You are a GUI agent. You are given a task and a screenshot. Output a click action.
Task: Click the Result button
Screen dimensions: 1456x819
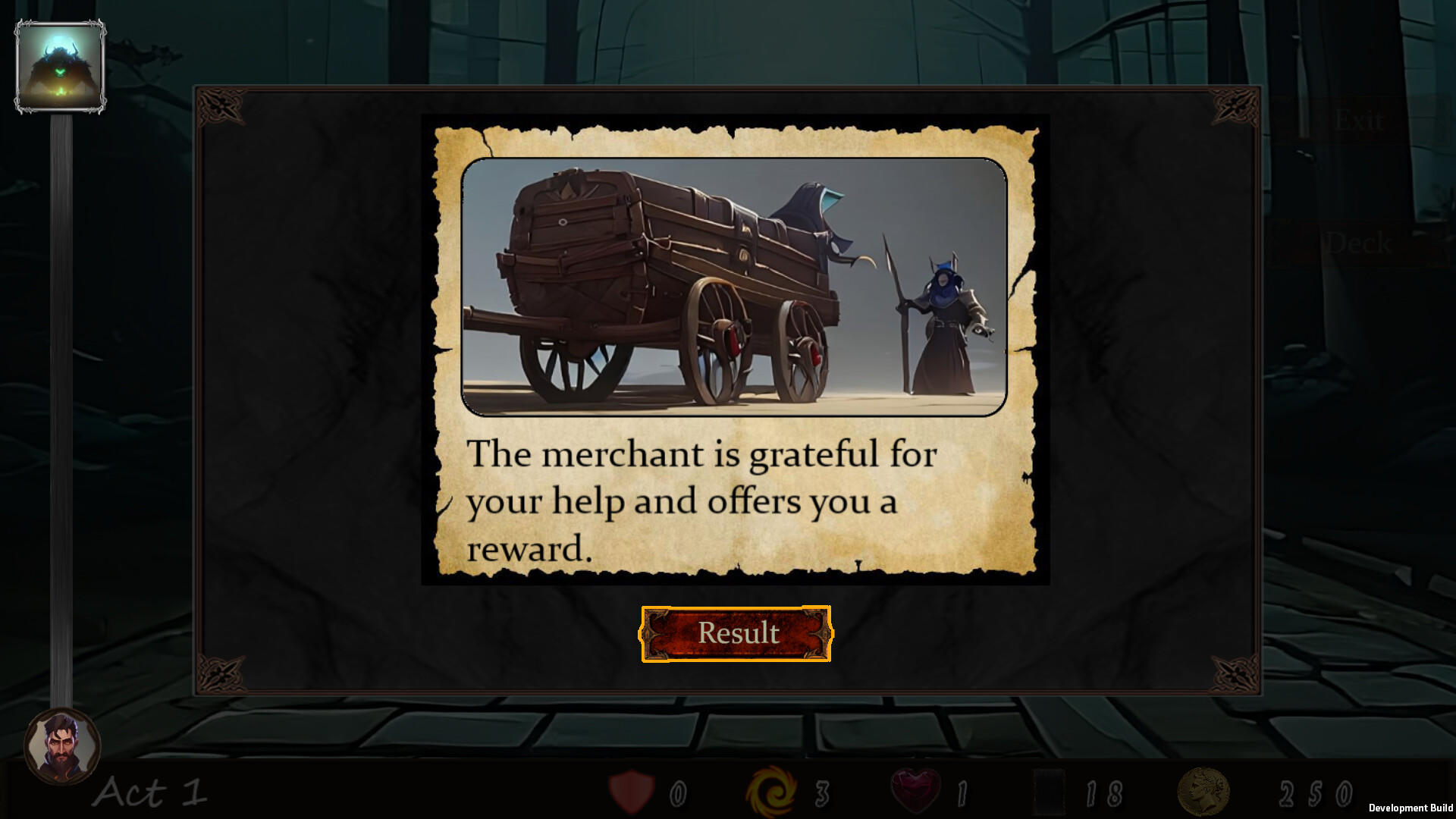point(736,633)
